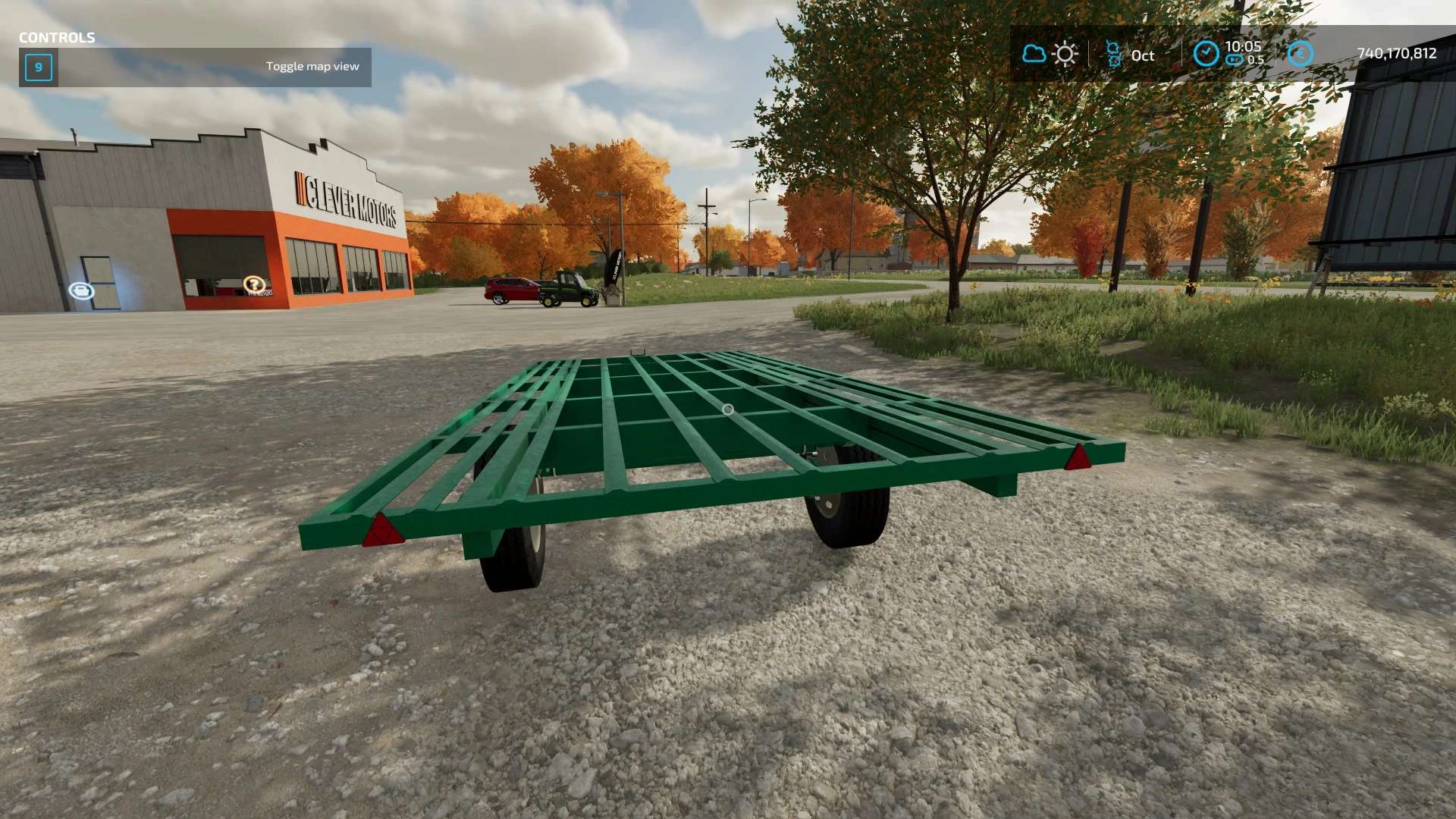Click the clock icon beside the time
Screen dimensions: 1456x819
coord(1206,54)
